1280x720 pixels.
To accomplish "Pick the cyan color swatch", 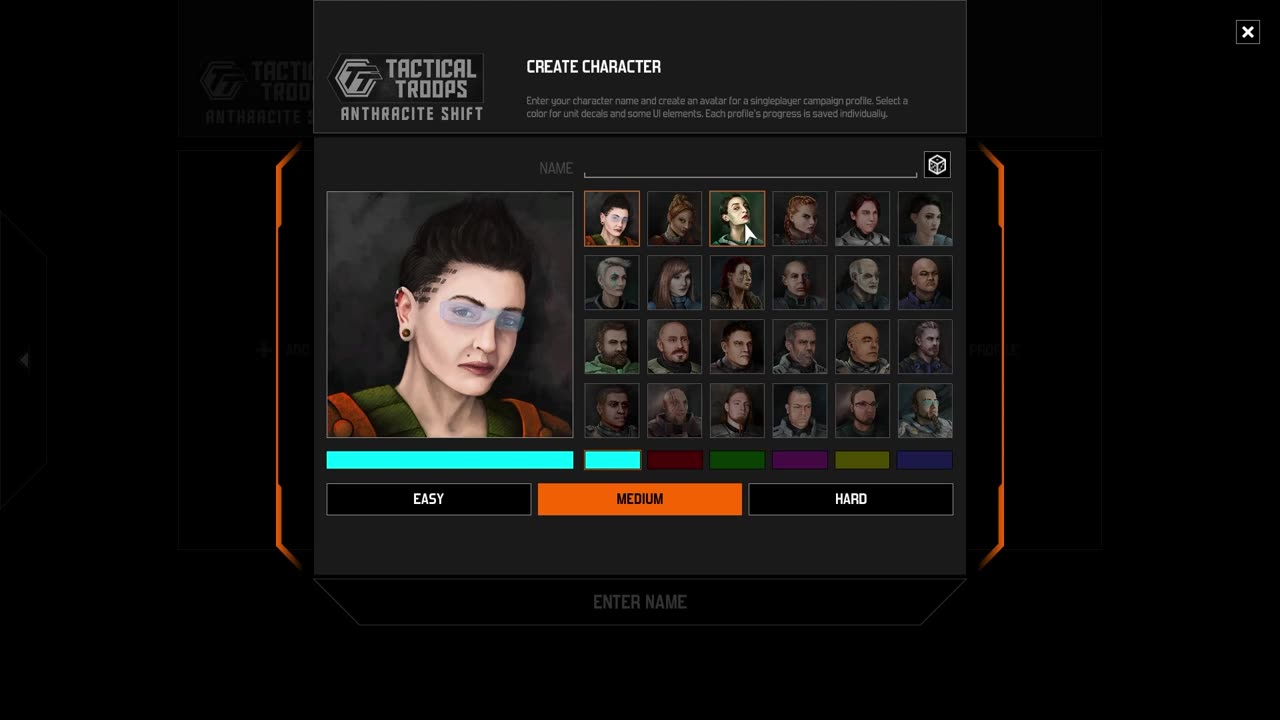I will click(612, 460).
